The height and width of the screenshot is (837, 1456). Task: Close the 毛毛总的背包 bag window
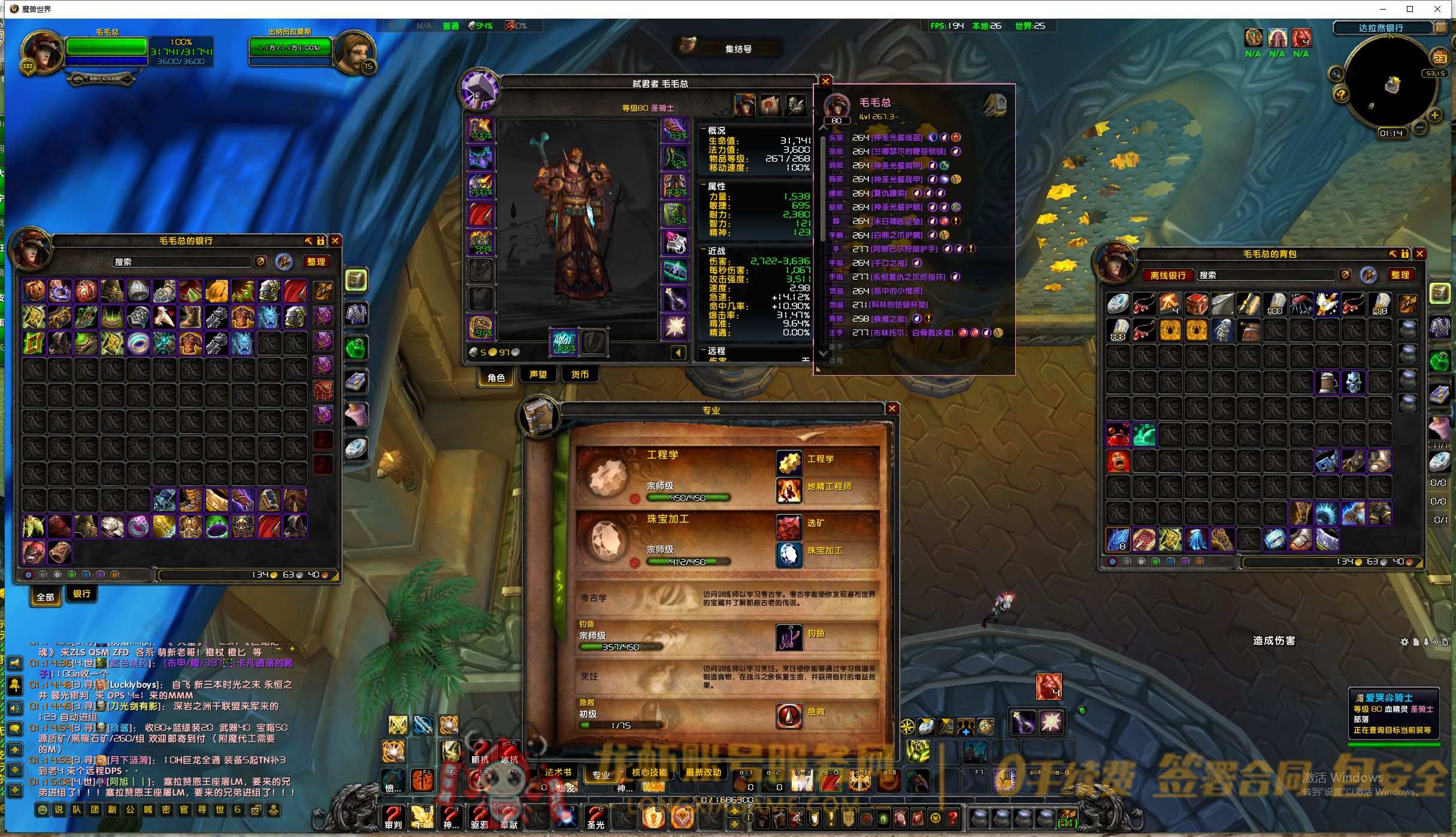(x=1419, y=254)
